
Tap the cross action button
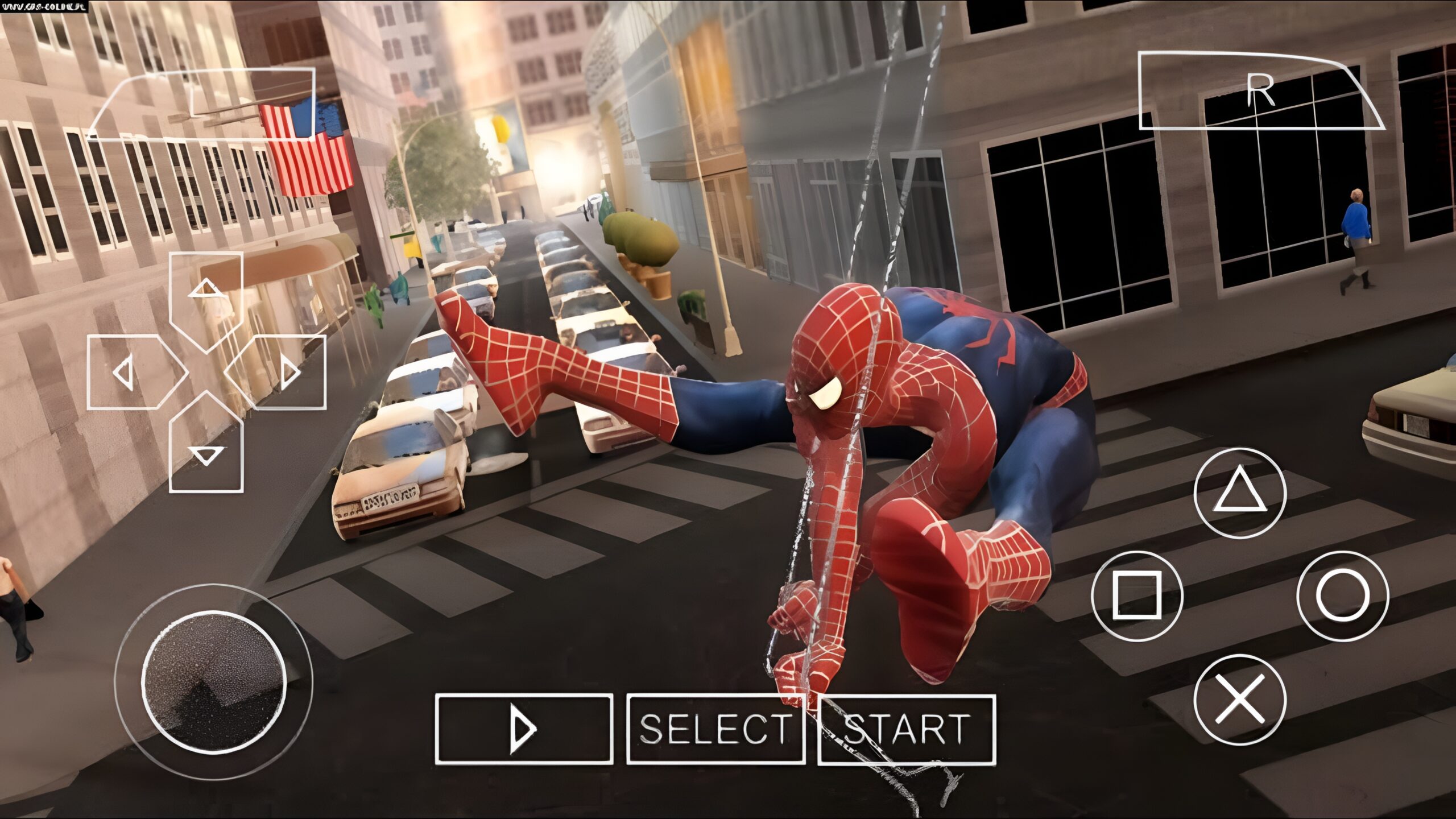(1240, 700)
